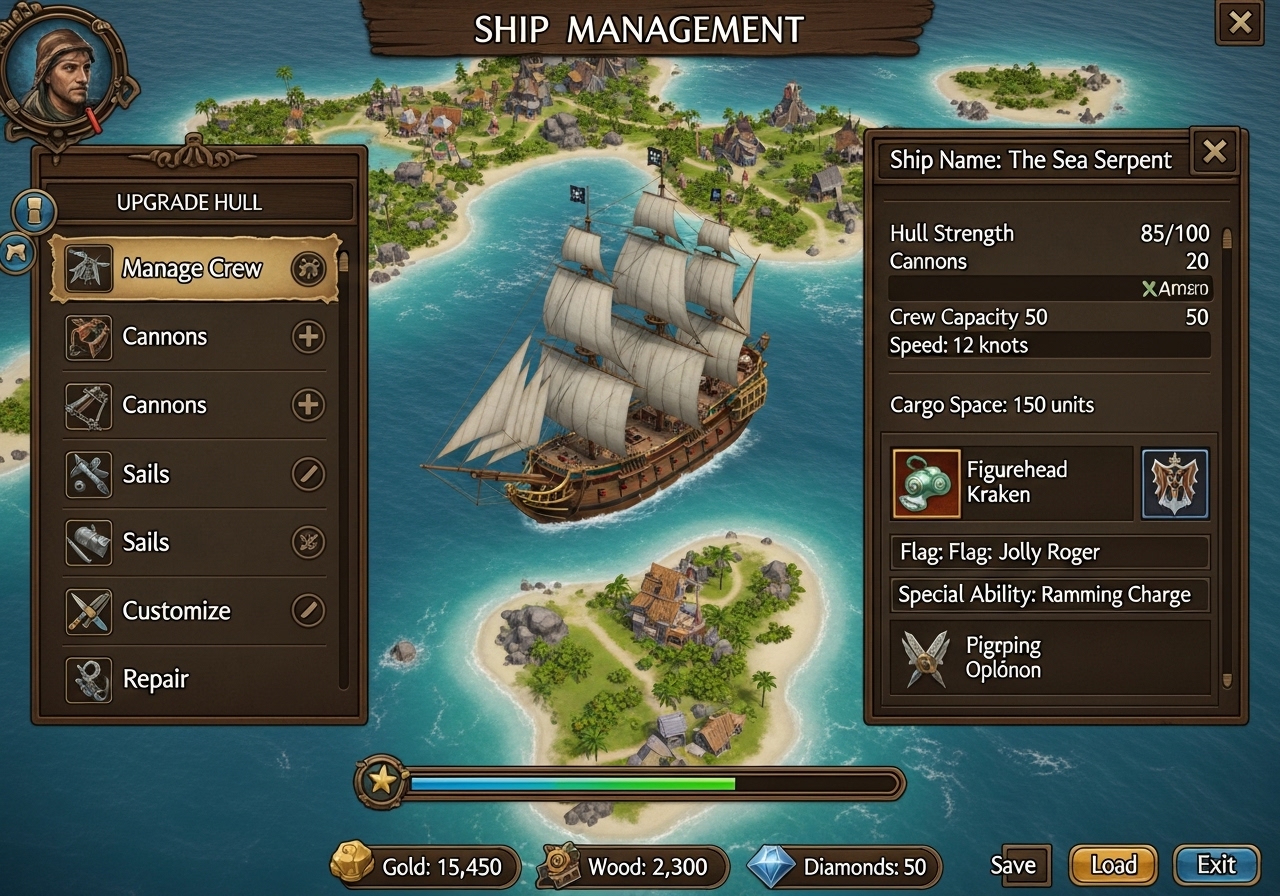Click the Load button

[x=1113, y=865]
